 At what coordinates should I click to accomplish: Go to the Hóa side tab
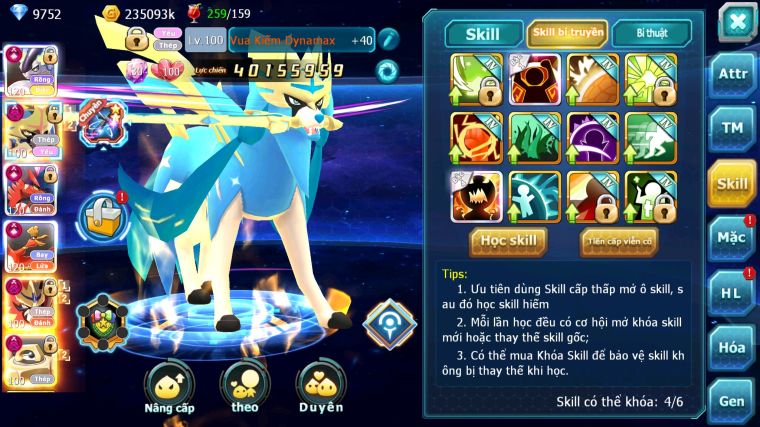732,348
